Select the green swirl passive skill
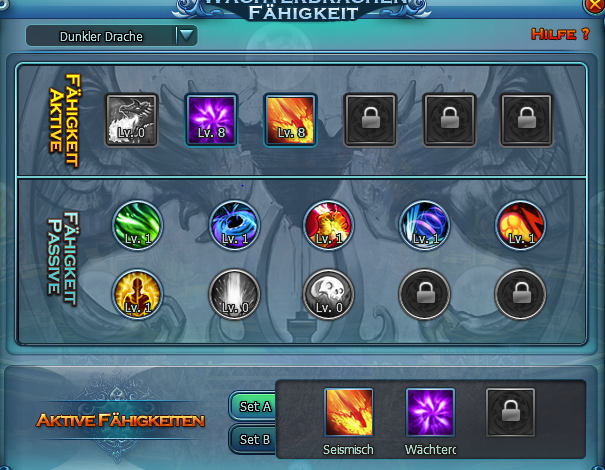605x470 pixels. tap(136, 223)
